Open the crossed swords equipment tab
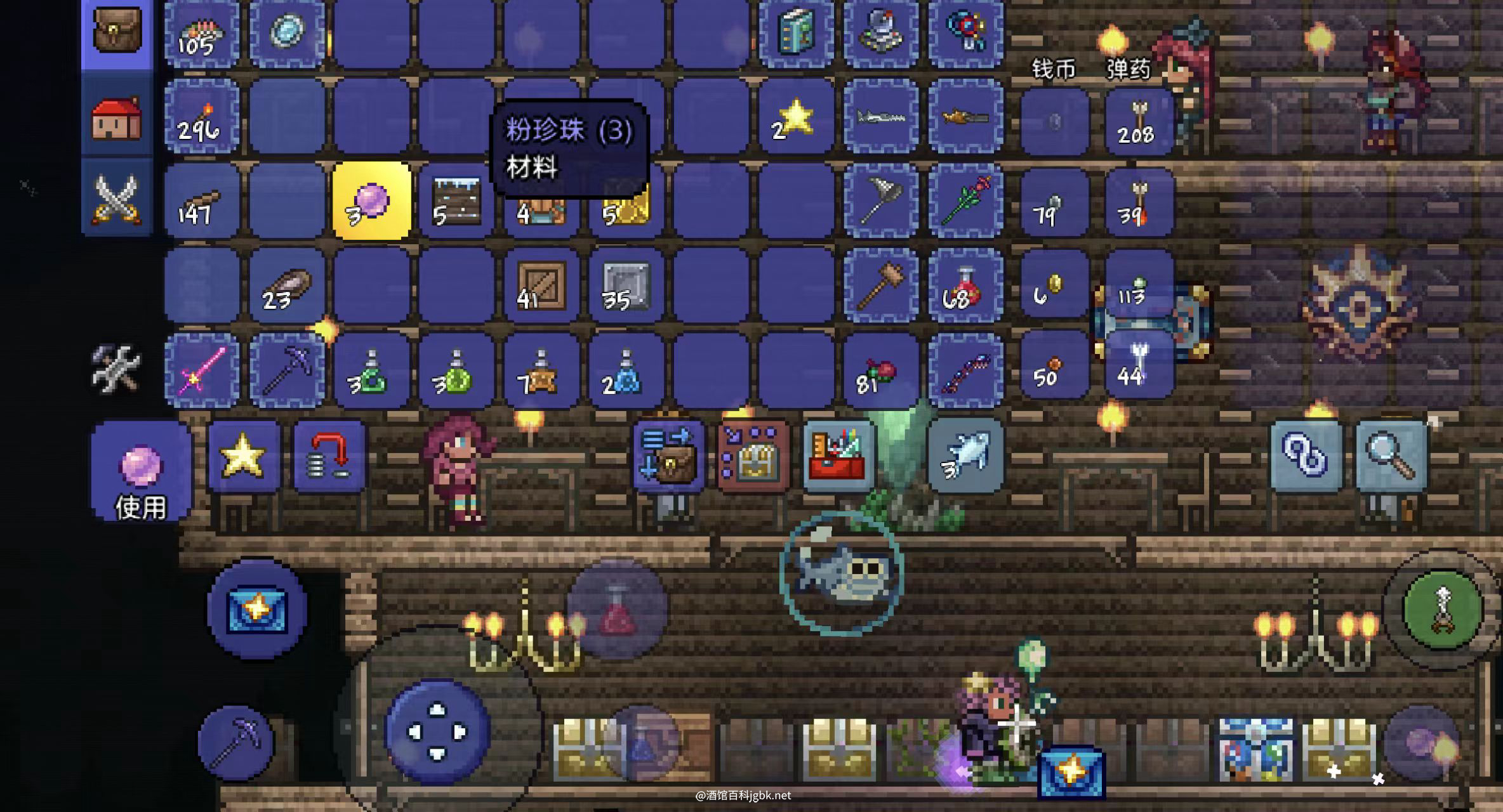 117,199
